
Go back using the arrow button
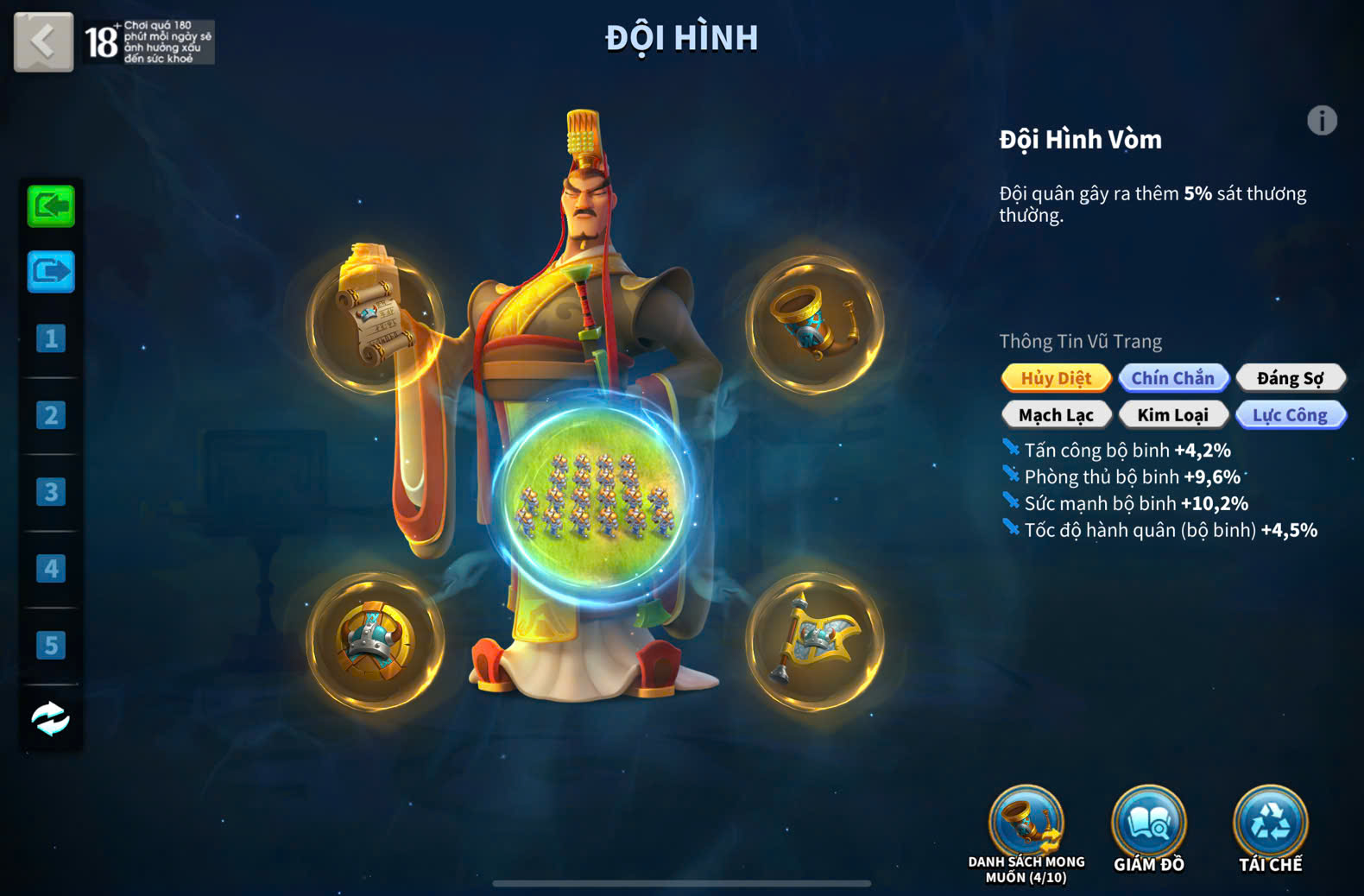[43, 41]
